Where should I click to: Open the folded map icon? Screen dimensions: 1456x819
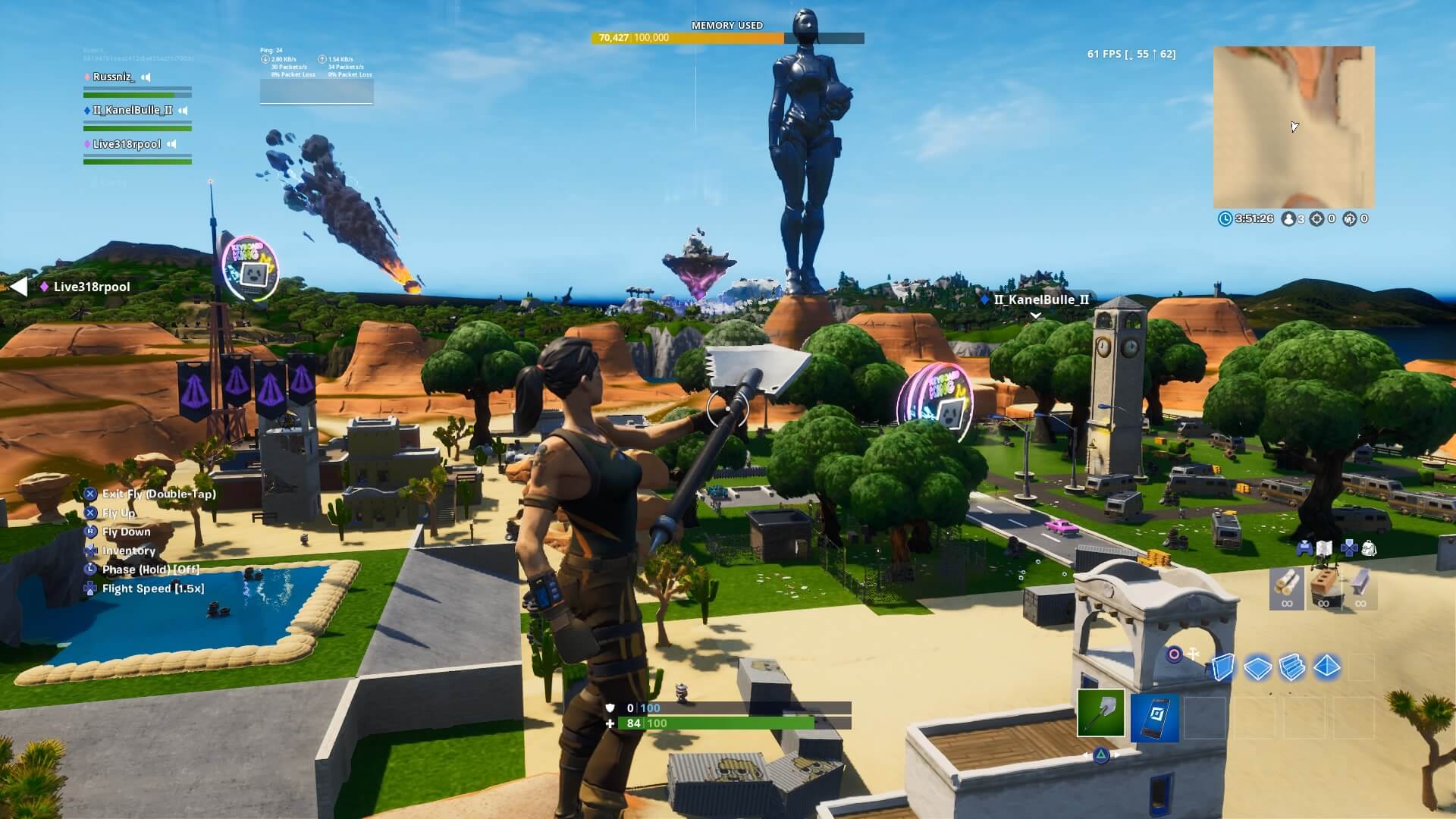point(1324,548)
